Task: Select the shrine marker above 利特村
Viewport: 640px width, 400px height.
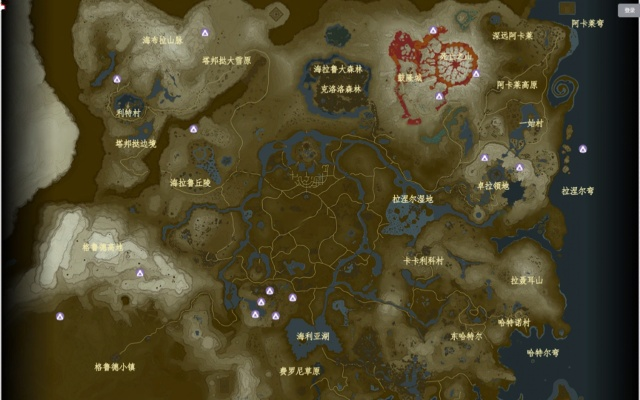Action: 116,79
